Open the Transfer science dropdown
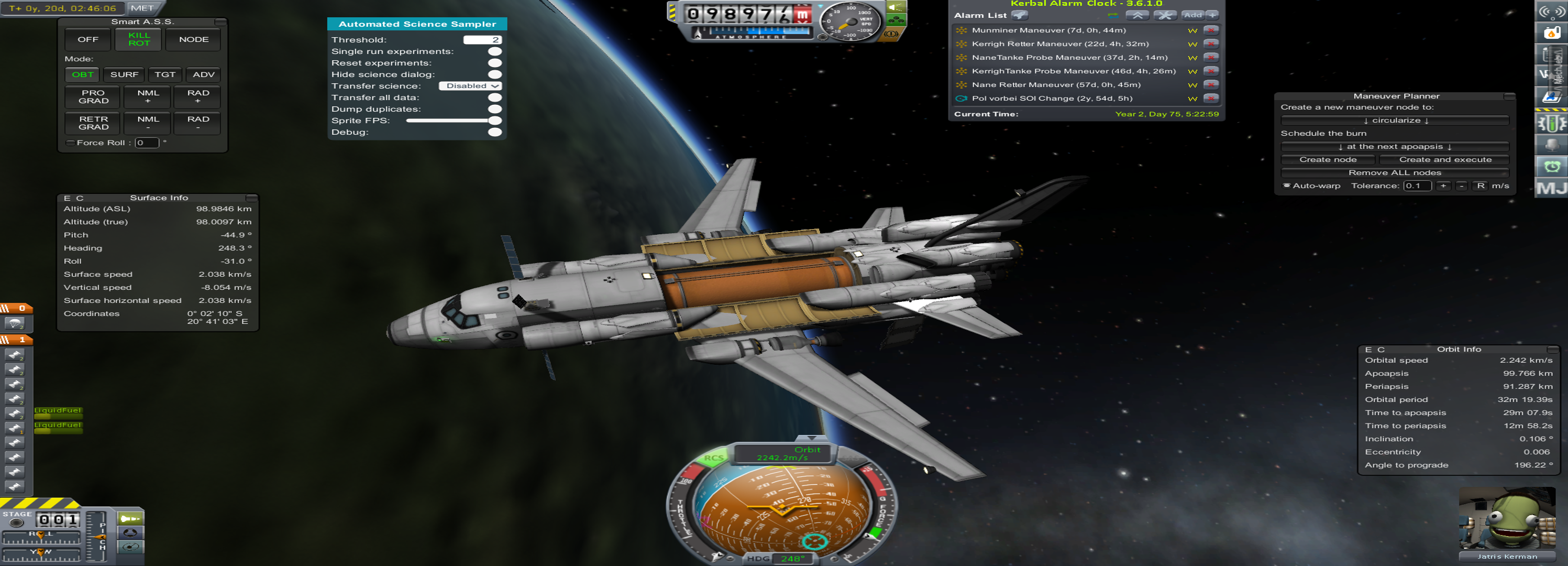The height and width of the screenshot is (566, 1568). pyautogui.click(x=470, y=86)
